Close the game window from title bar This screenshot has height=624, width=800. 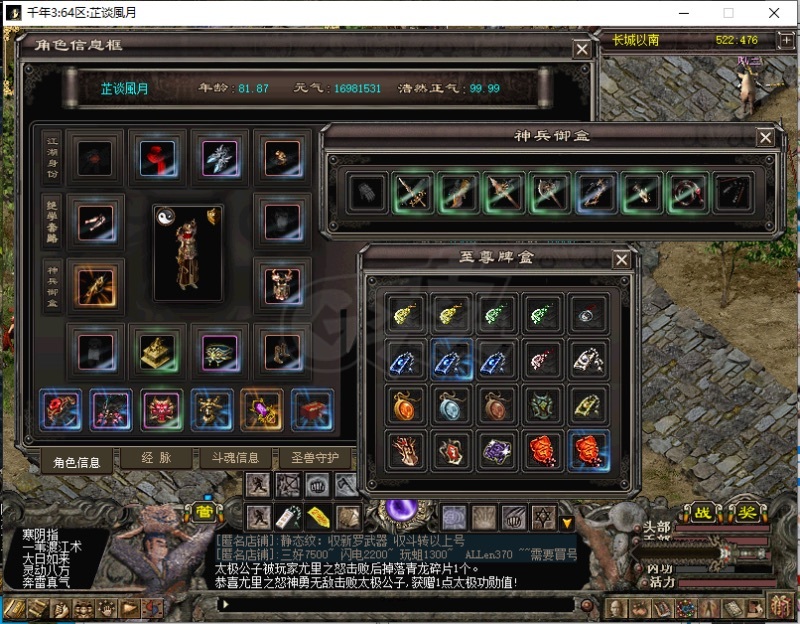[x=774, y=13]
